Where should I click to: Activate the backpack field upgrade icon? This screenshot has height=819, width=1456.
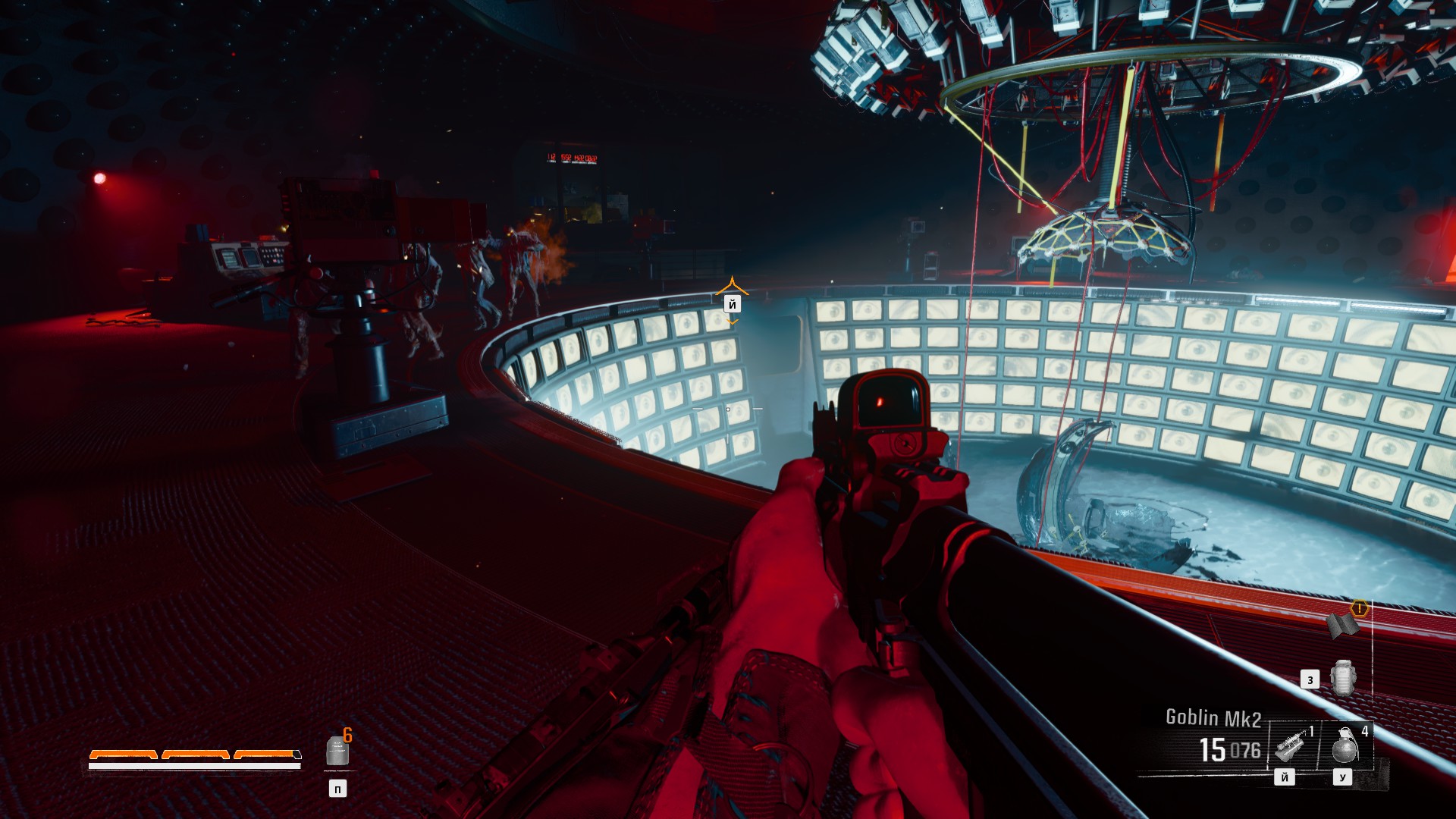click(1343, 678)
